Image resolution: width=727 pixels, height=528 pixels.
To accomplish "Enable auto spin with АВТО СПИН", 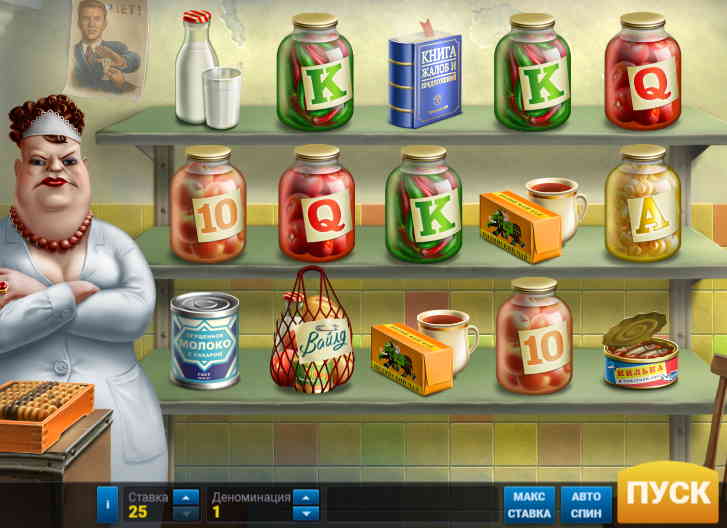I will pos(586,505).
